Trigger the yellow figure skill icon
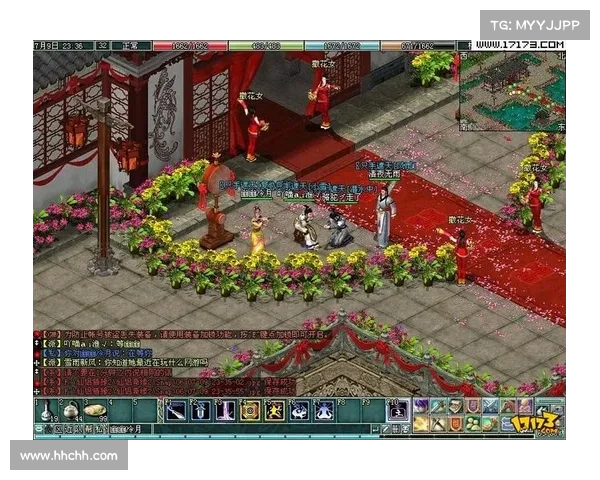This screenshot has width=600, height=480. tap(274, 409)
